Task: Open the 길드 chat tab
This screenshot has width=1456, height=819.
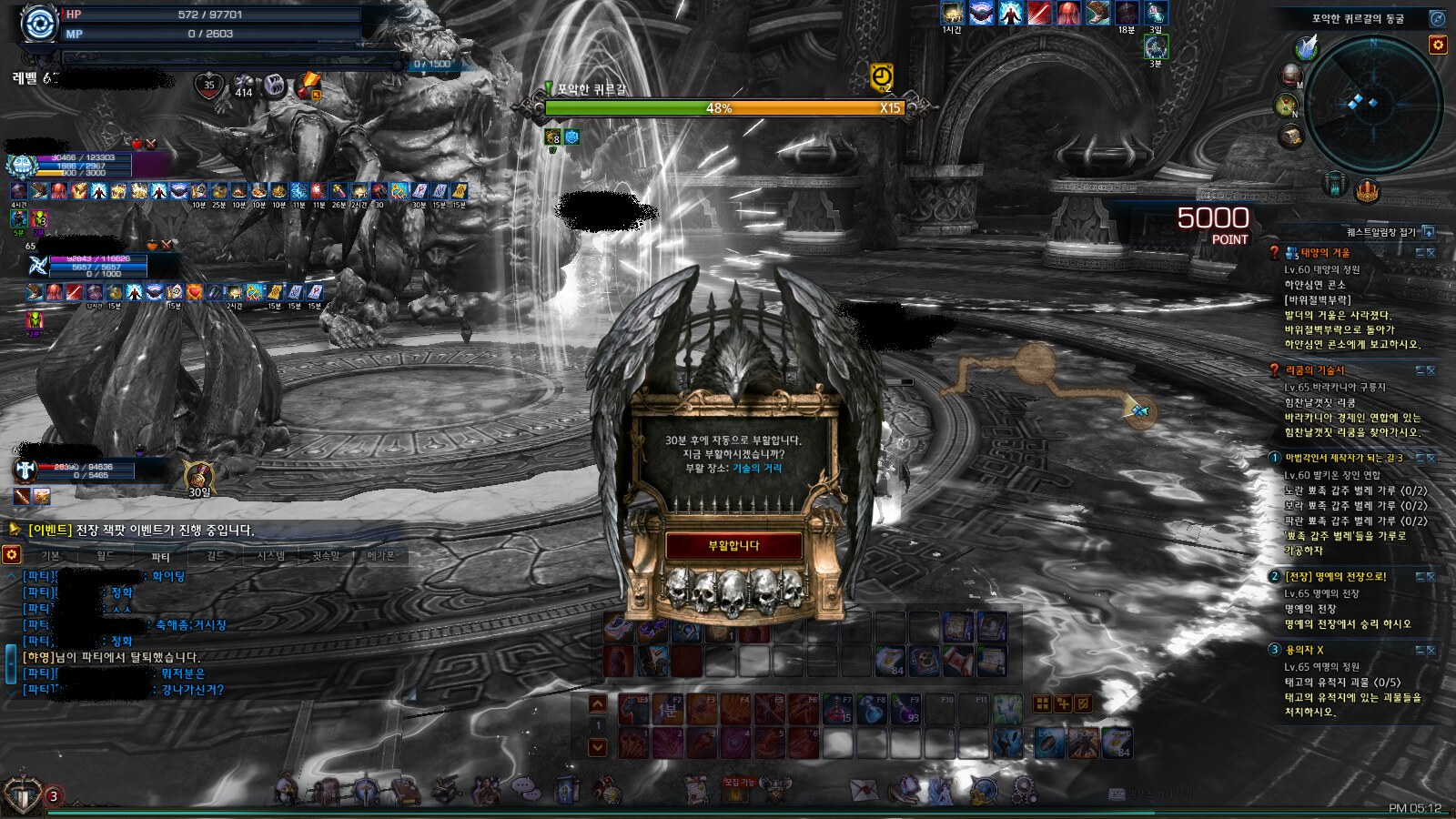Action: point(215,556)
